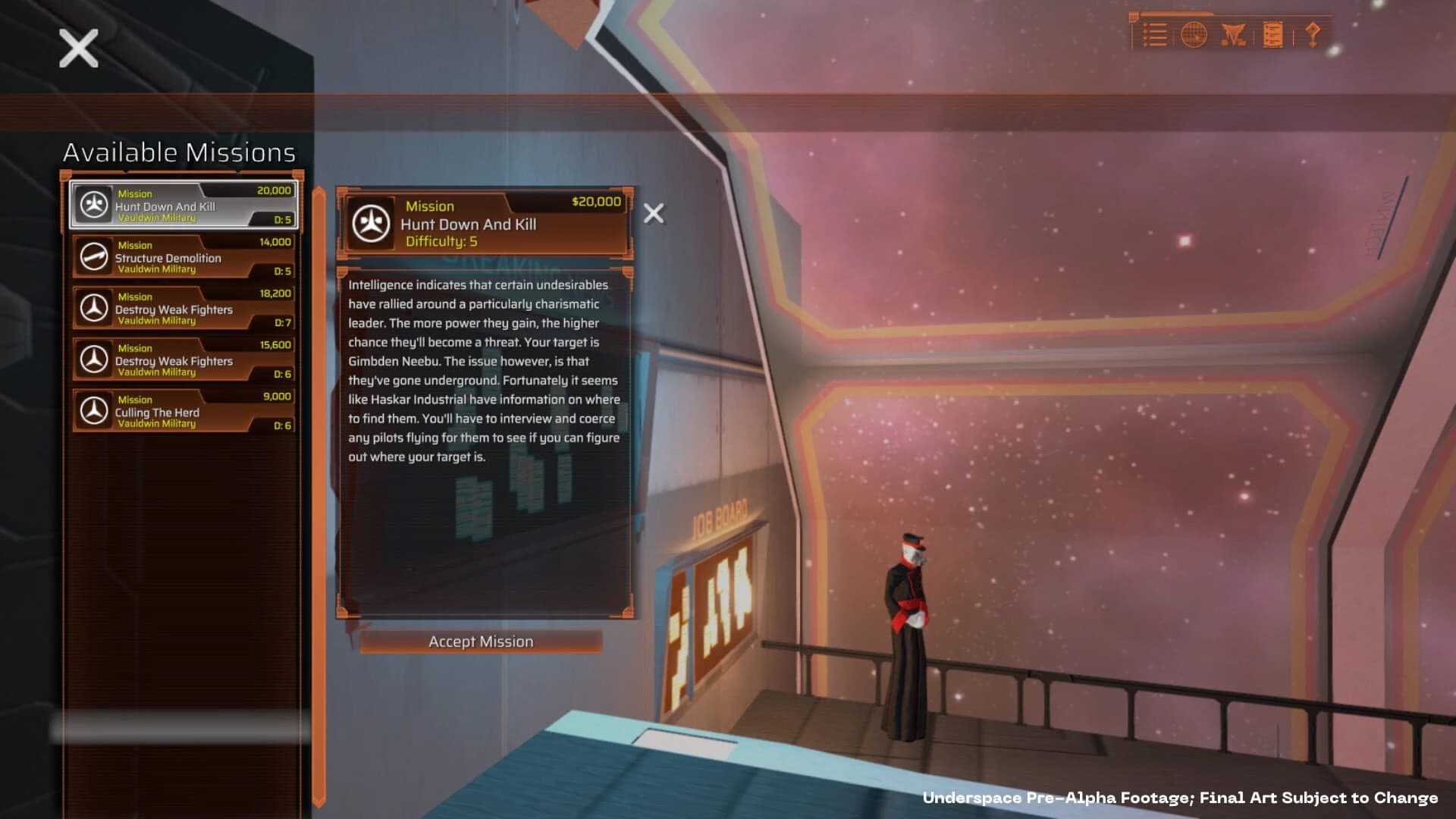1456x819 pixels.
Task: Click the emblem beside the mission detail title
Action: [x=372, y=222]
